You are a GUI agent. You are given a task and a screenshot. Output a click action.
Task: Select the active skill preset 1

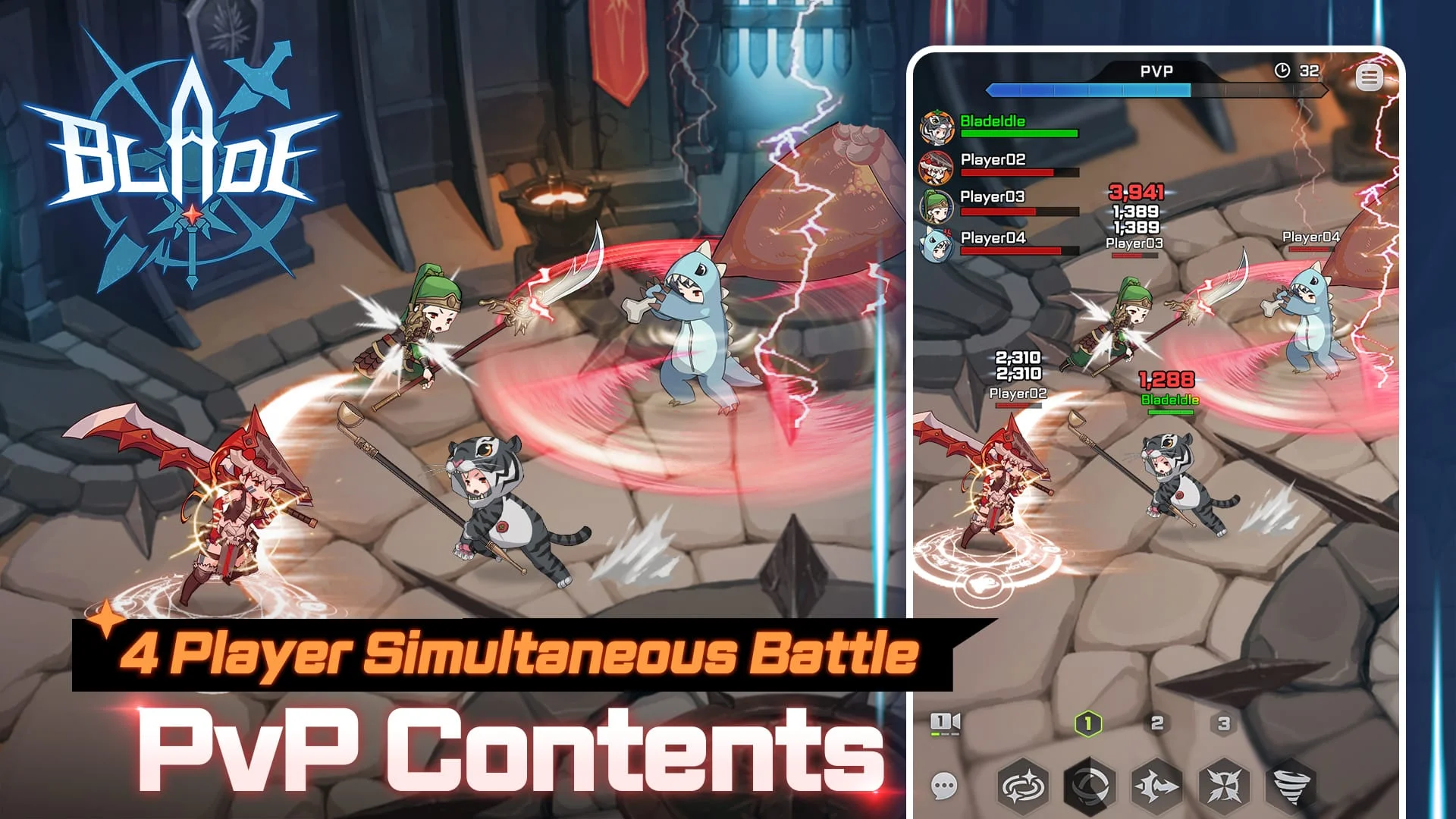click(x=1087, y=724)
